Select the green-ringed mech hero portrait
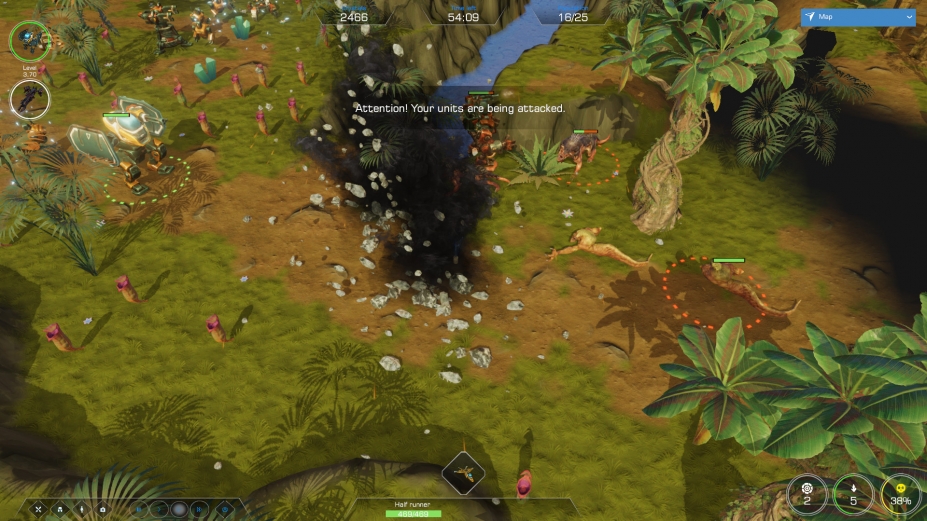 (28, 40)
